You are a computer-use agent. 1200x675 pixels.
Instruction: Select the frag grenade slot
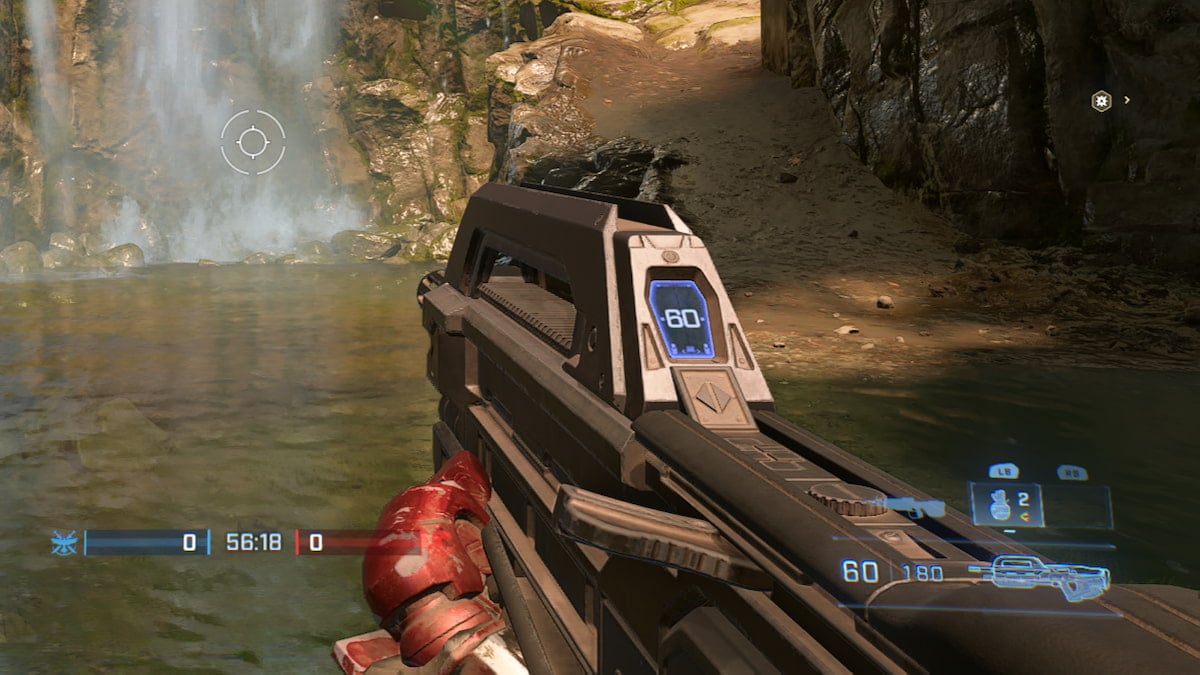point(1006,505)
